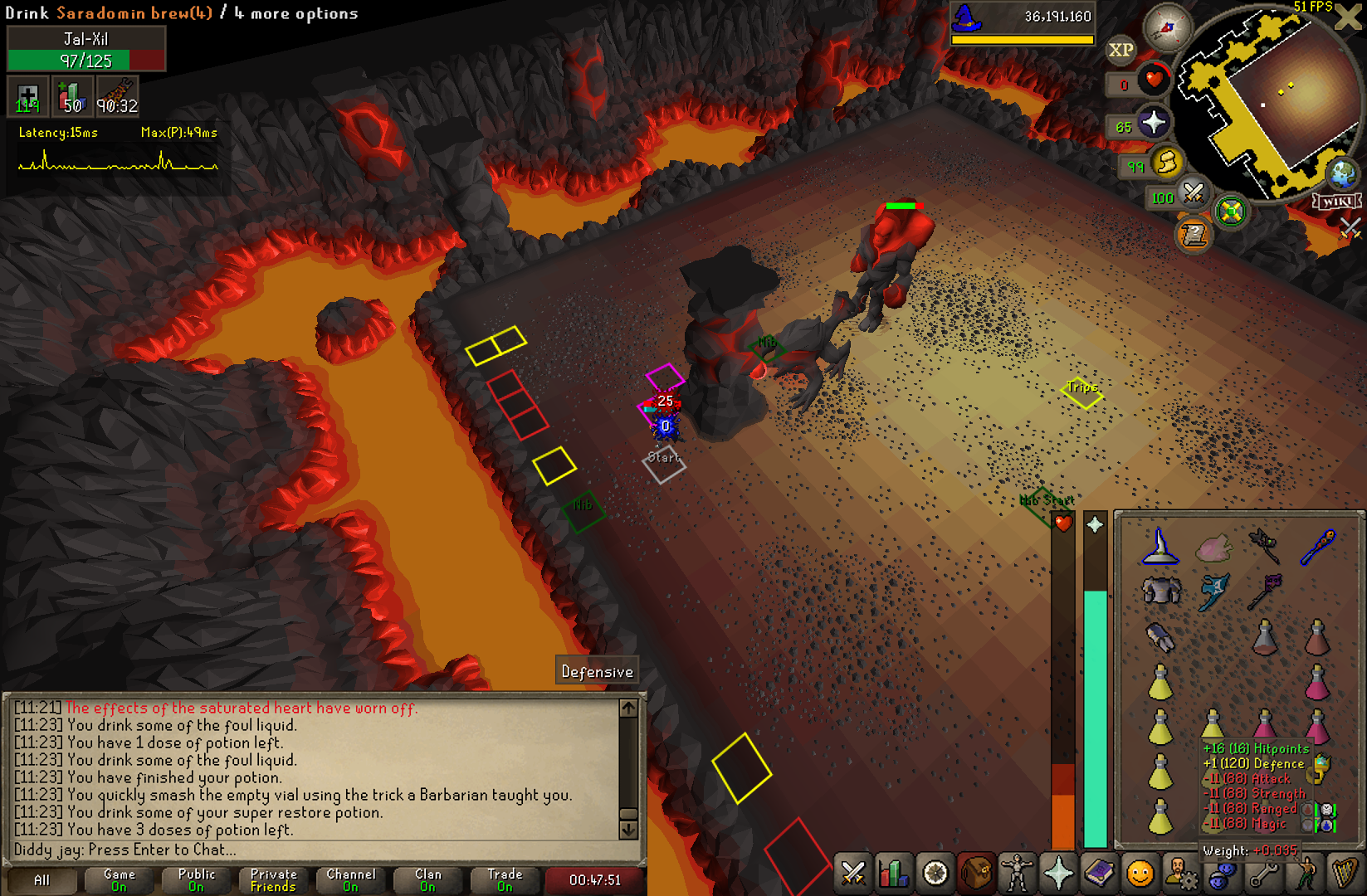
Task: Select the armoured platebody in inventory
Action: 1160,592
